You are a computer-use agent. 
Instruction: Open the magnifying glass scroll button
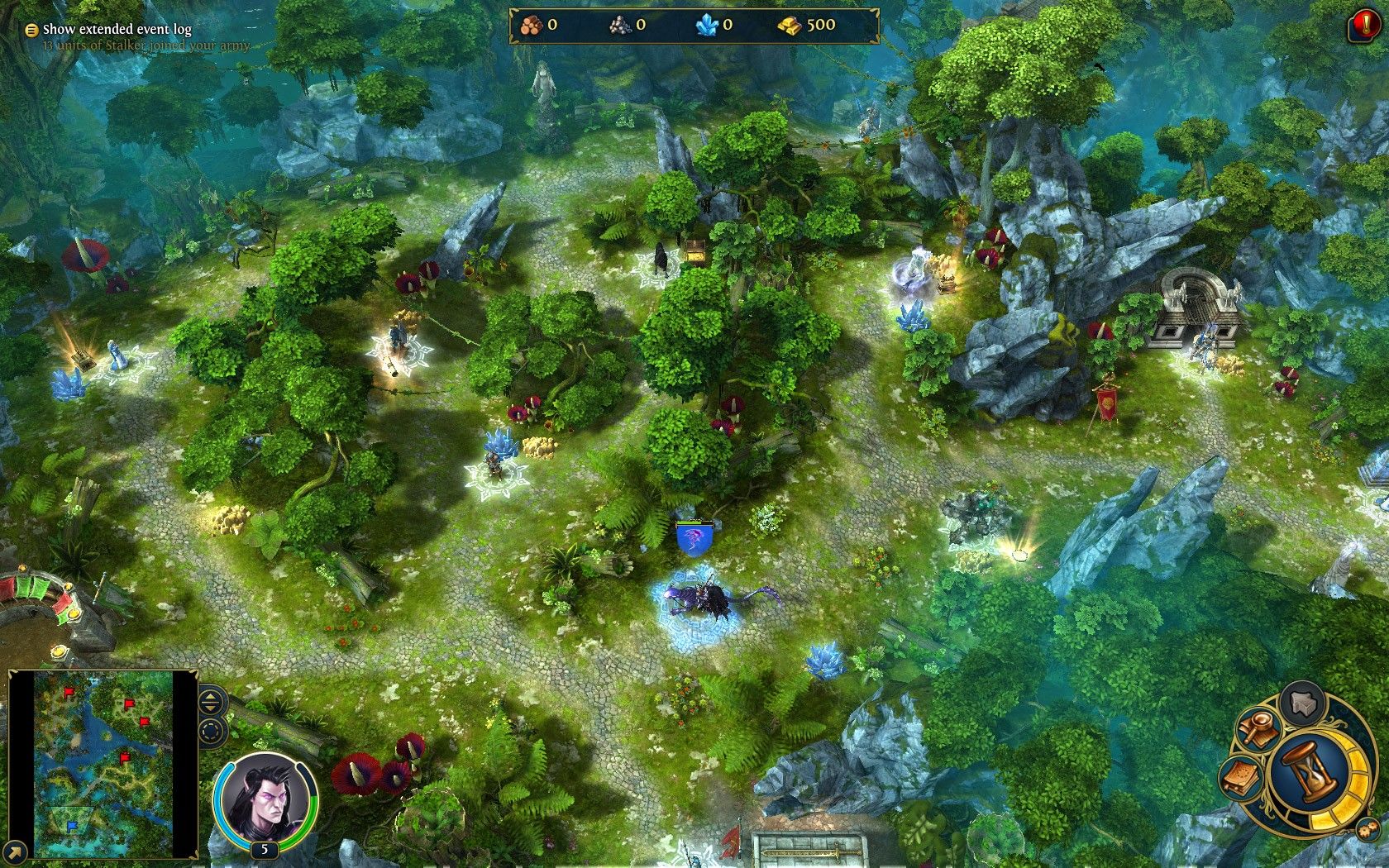coord(1259,730)
